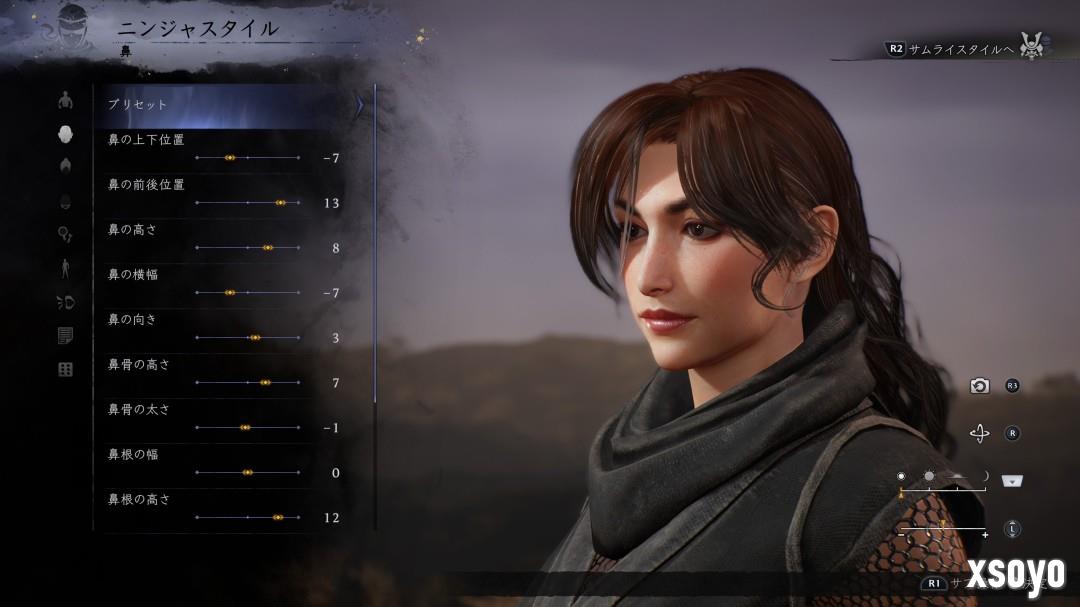Adjust the 鼻根の高さ slider
The height and width of the screenshot is (607, 1080).
[278, 517]
